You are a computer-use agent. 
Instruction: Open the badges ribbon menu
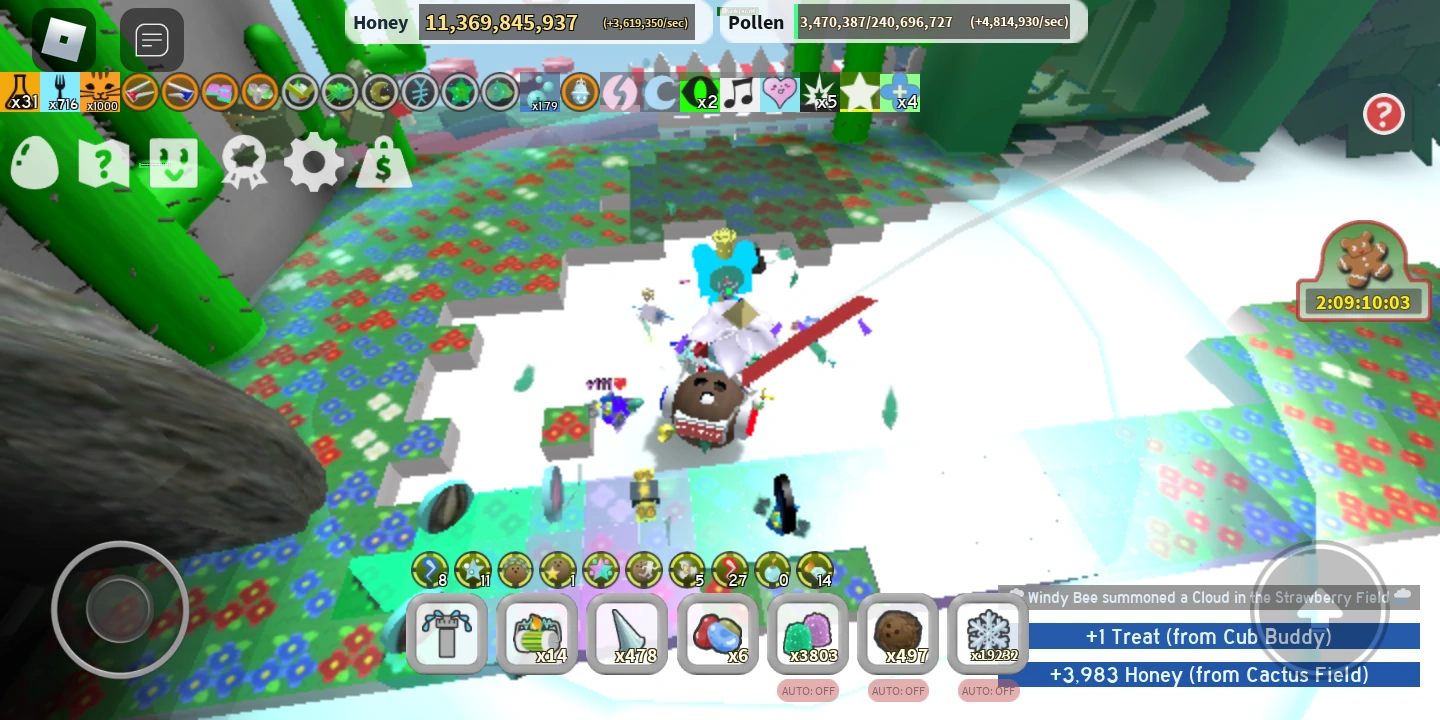[243, 162]
